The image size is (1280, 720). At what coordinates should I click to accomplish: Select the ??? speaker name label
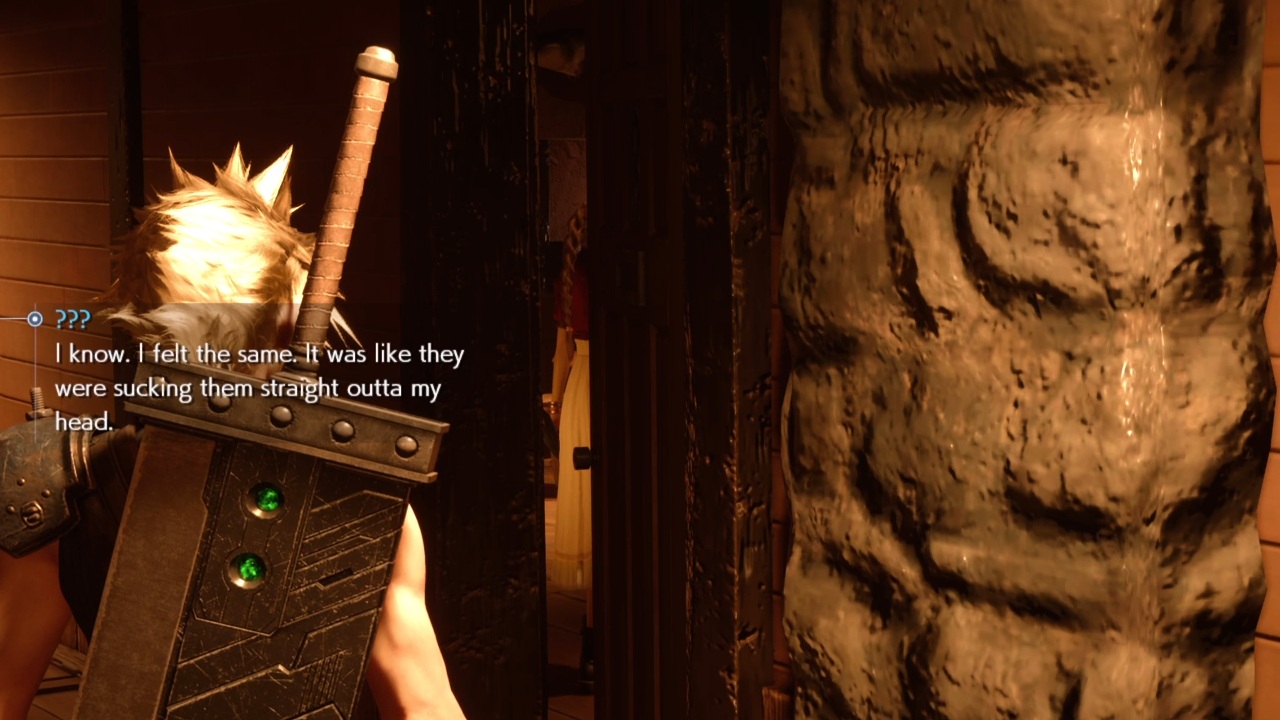[x=73, y=320]
